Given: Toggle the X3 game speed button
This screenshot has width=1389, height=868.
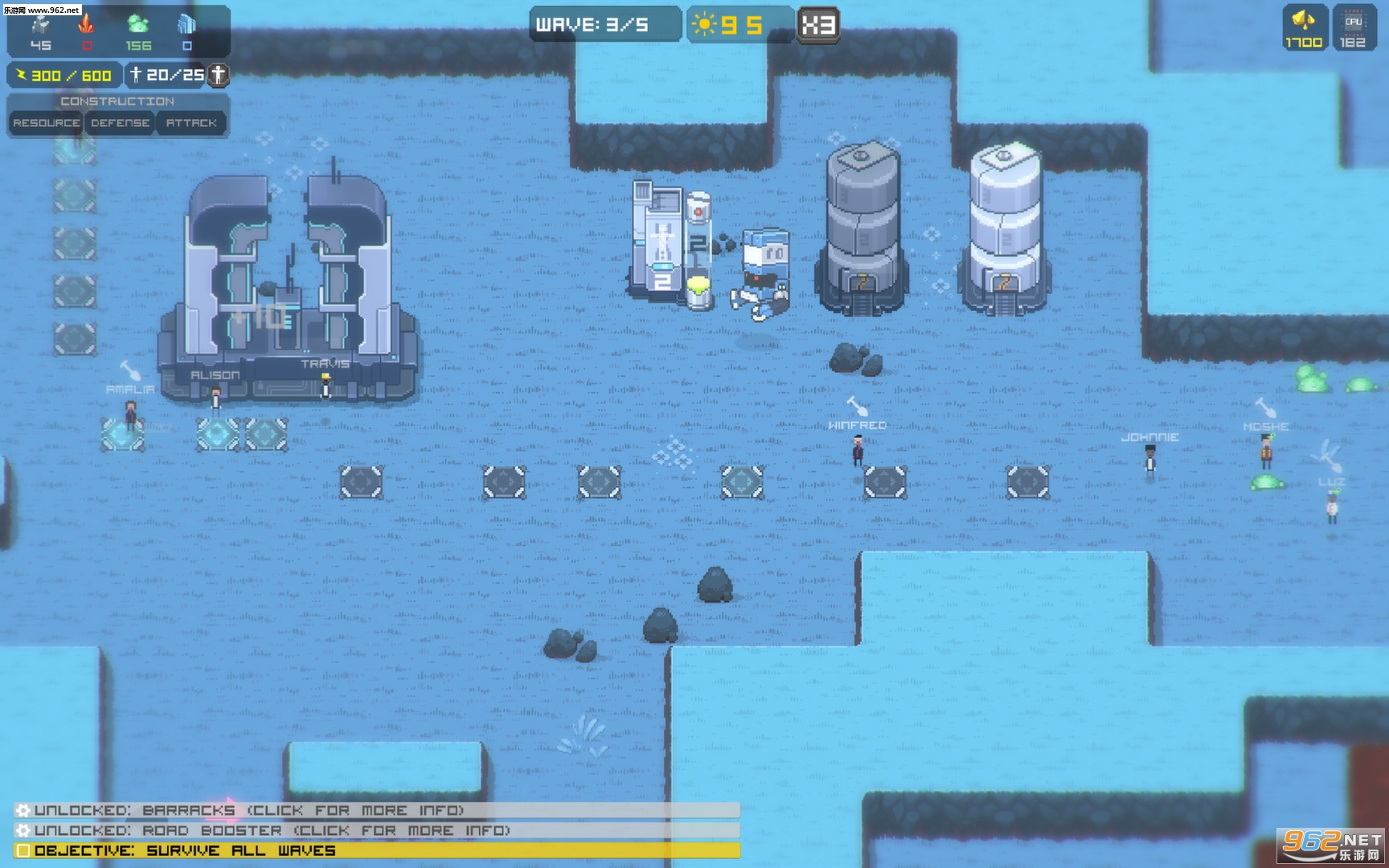Looking at the screenshot, I should tap(817, 25).
